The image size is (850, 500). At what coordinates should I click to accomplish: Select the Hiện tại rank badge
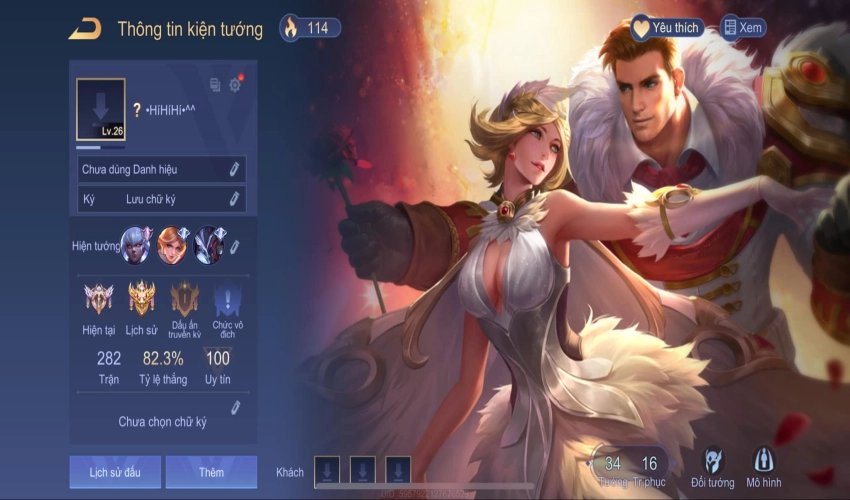click(100, 298)
